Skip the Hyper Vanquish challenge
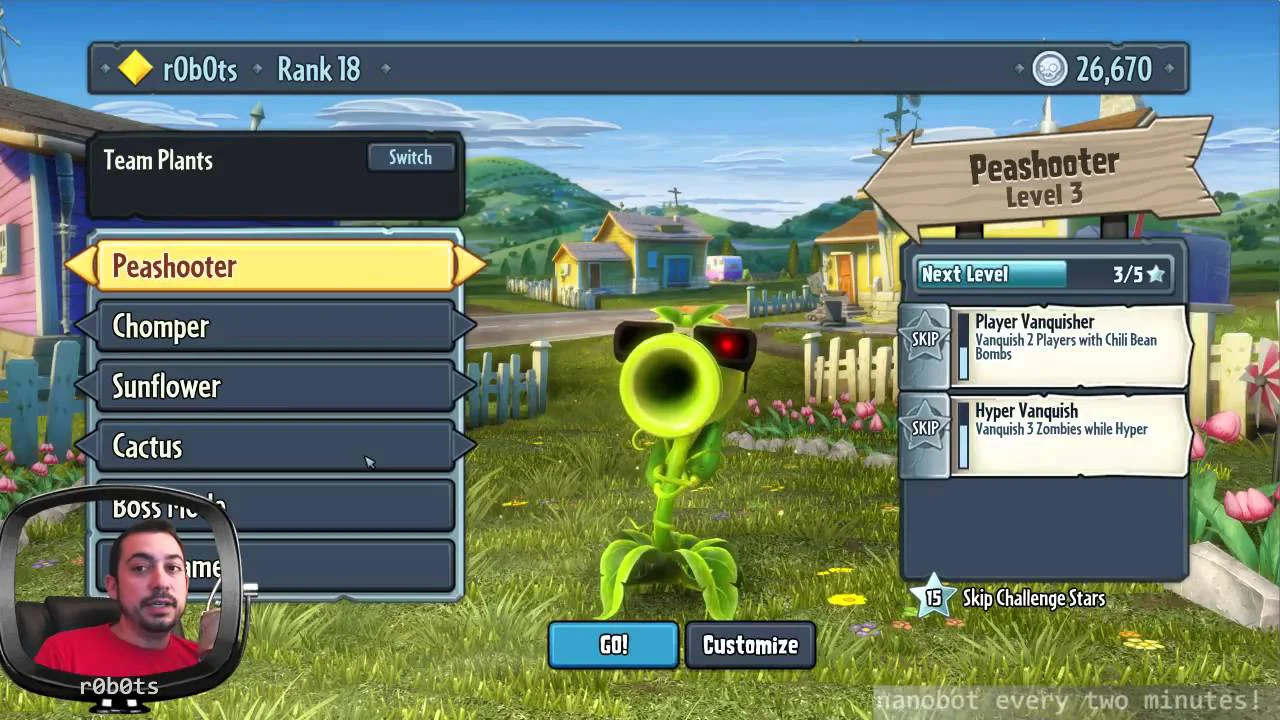The height and width of the screenshot is (720, 1280). pos(925,429)
